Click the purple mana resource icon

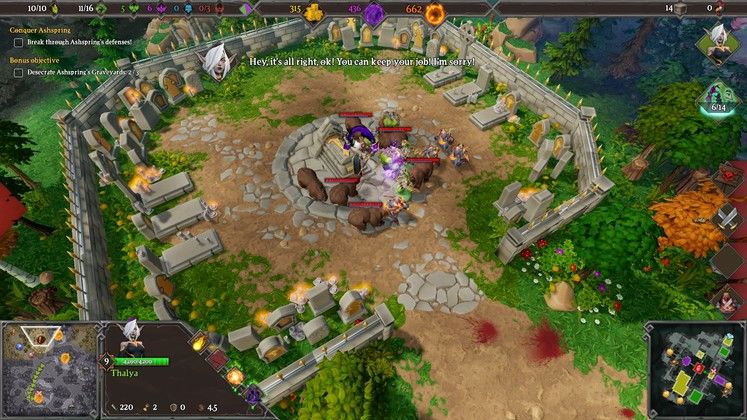(373, 13)
